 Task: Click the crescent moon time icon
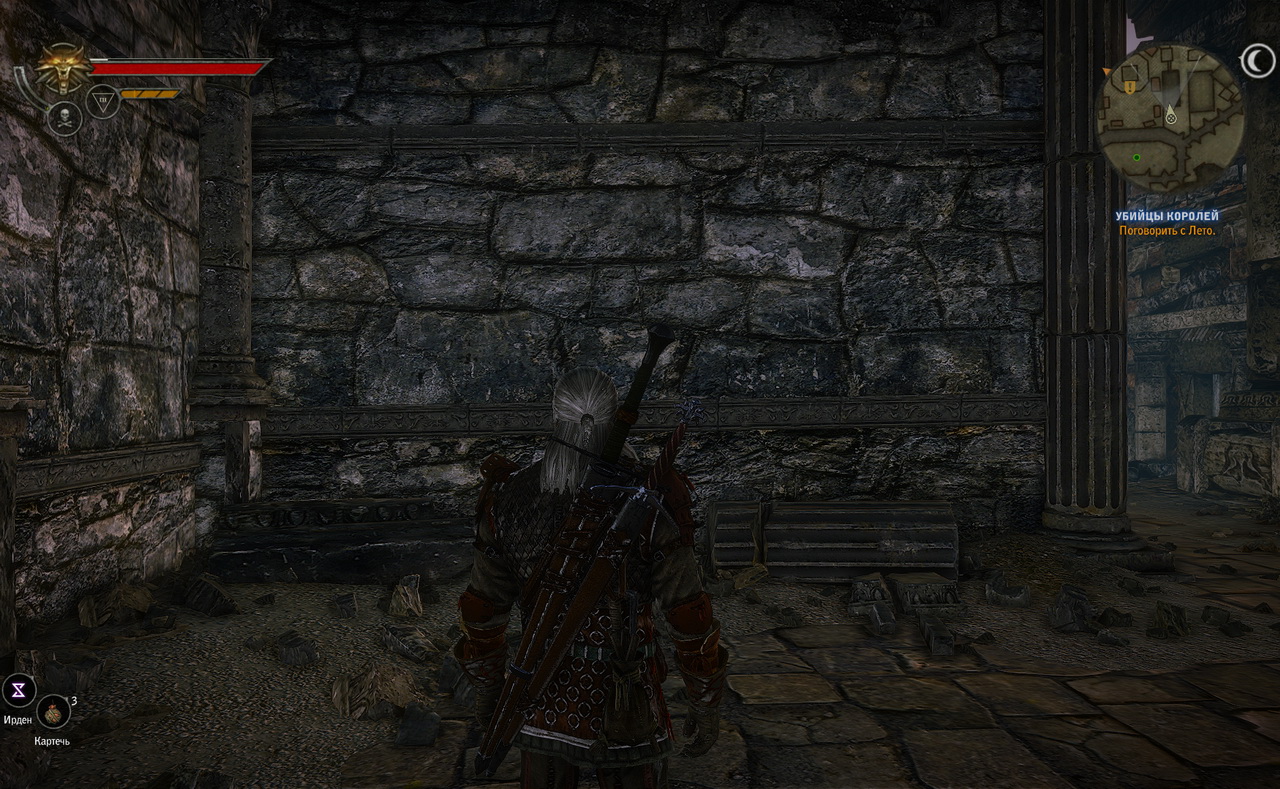[x=1258, y=63]
